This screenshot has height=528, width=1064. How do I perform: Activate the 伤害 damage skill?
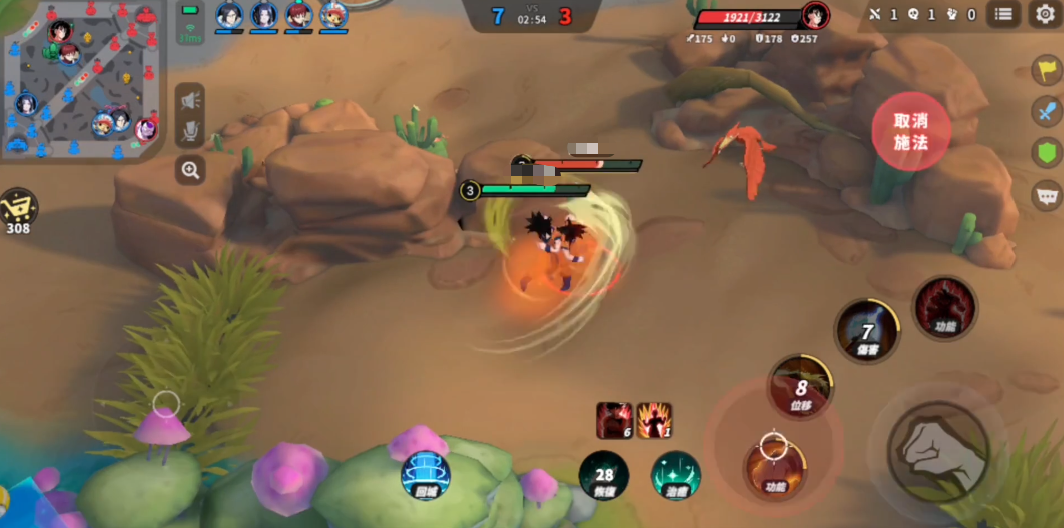pyautogui.click(x=867, y=330)
